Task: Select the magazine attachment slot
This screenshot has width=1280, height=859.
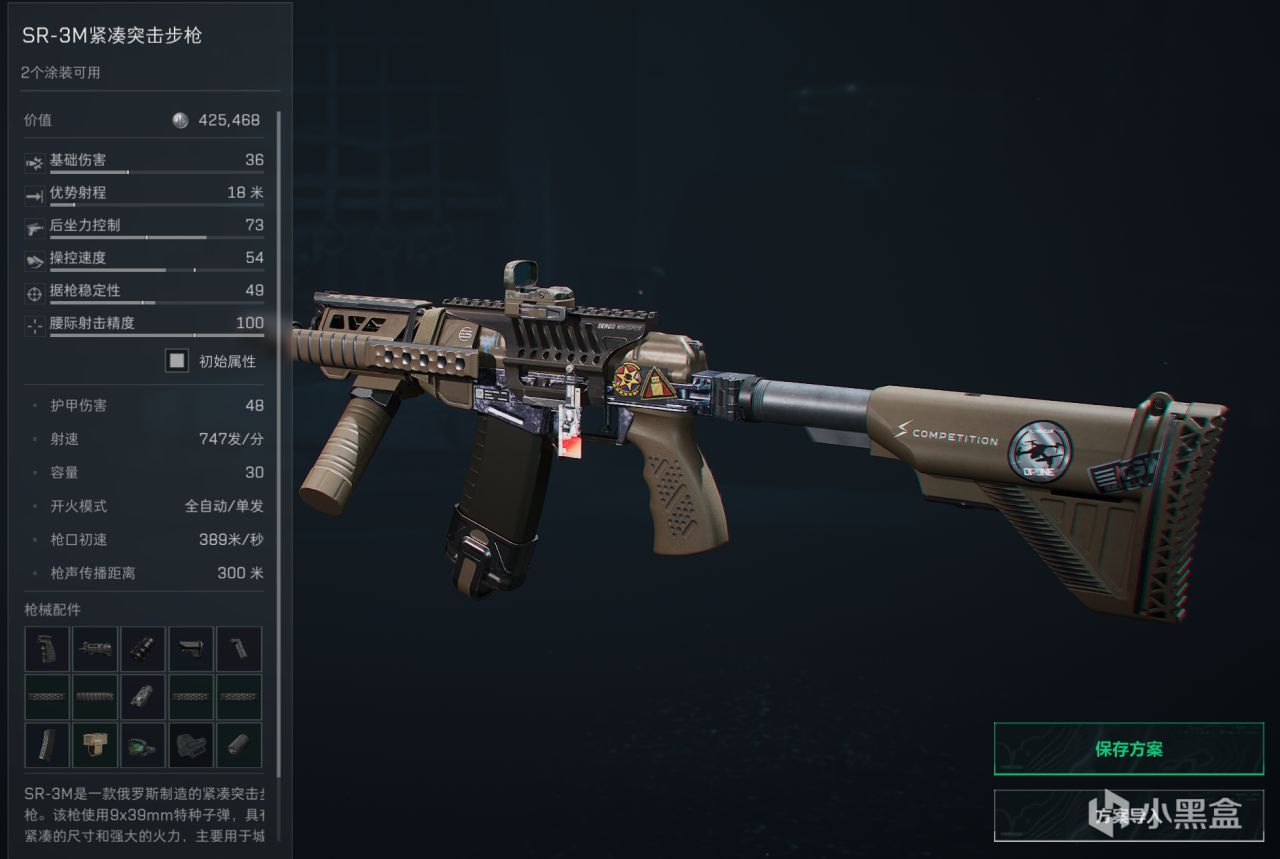Action: pyautogui.click(x=47, y=745)
